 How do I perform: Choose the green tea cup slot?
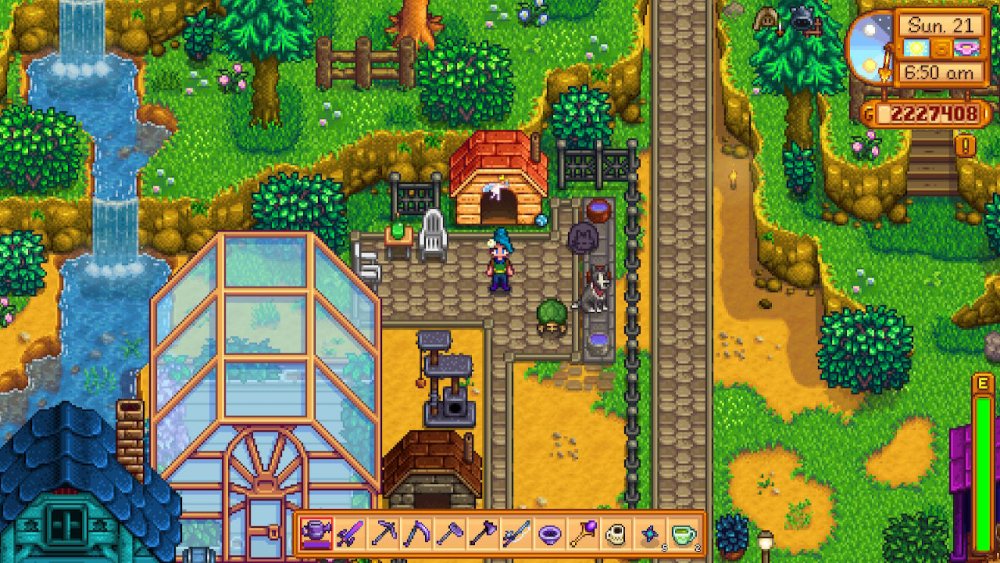pos(682,534)
